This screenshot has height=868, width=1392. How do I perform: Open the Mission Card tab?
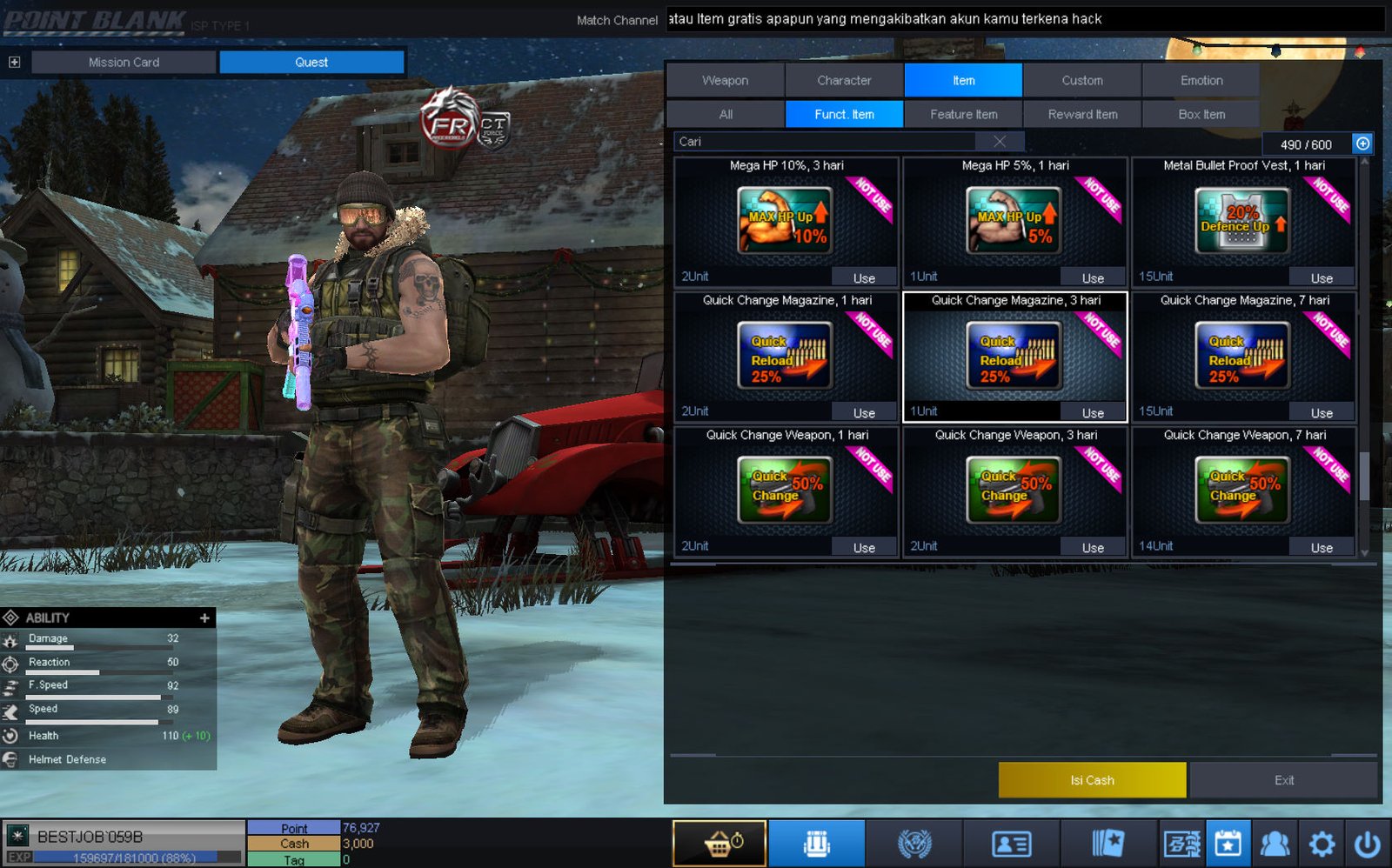click(124, 62)
